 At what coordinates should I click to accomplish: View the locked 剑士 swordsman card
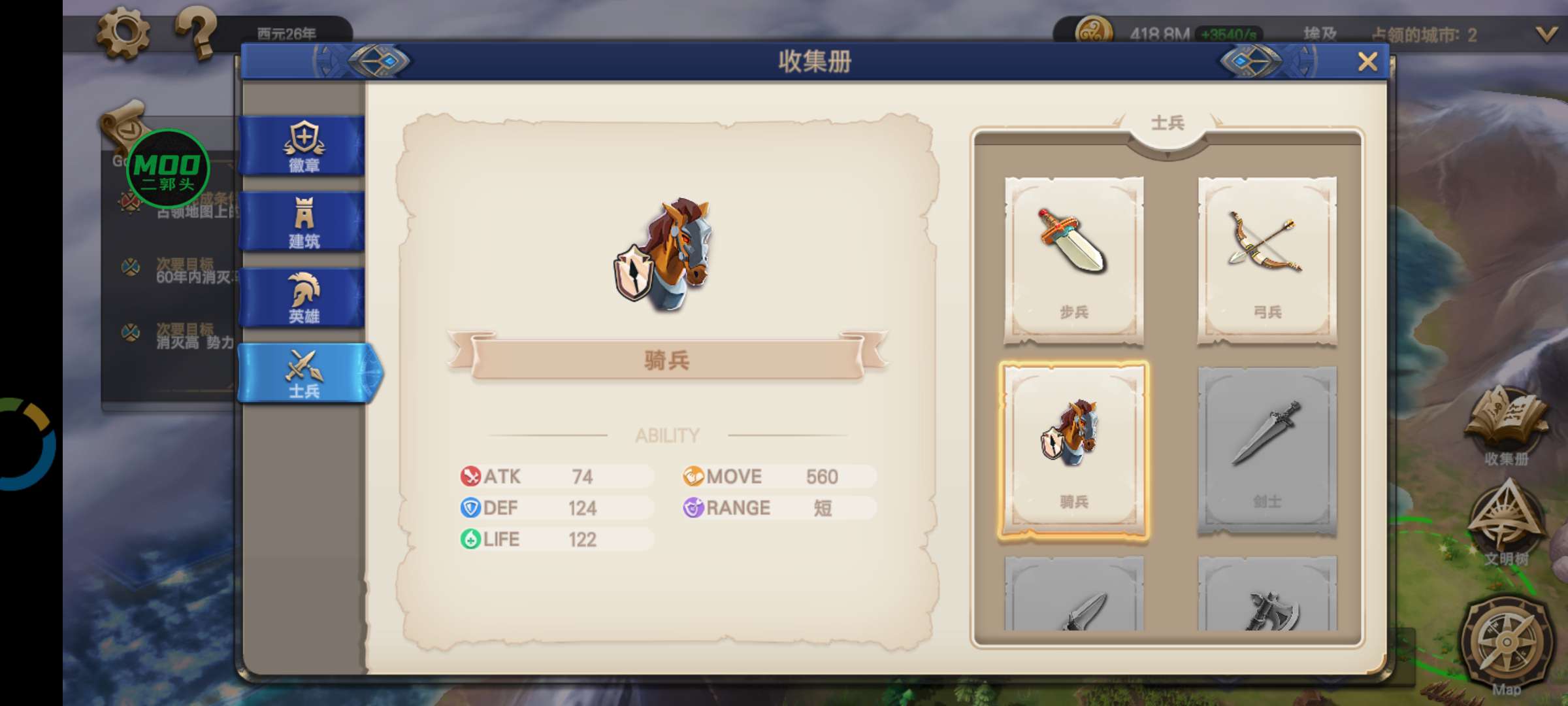1267,450
